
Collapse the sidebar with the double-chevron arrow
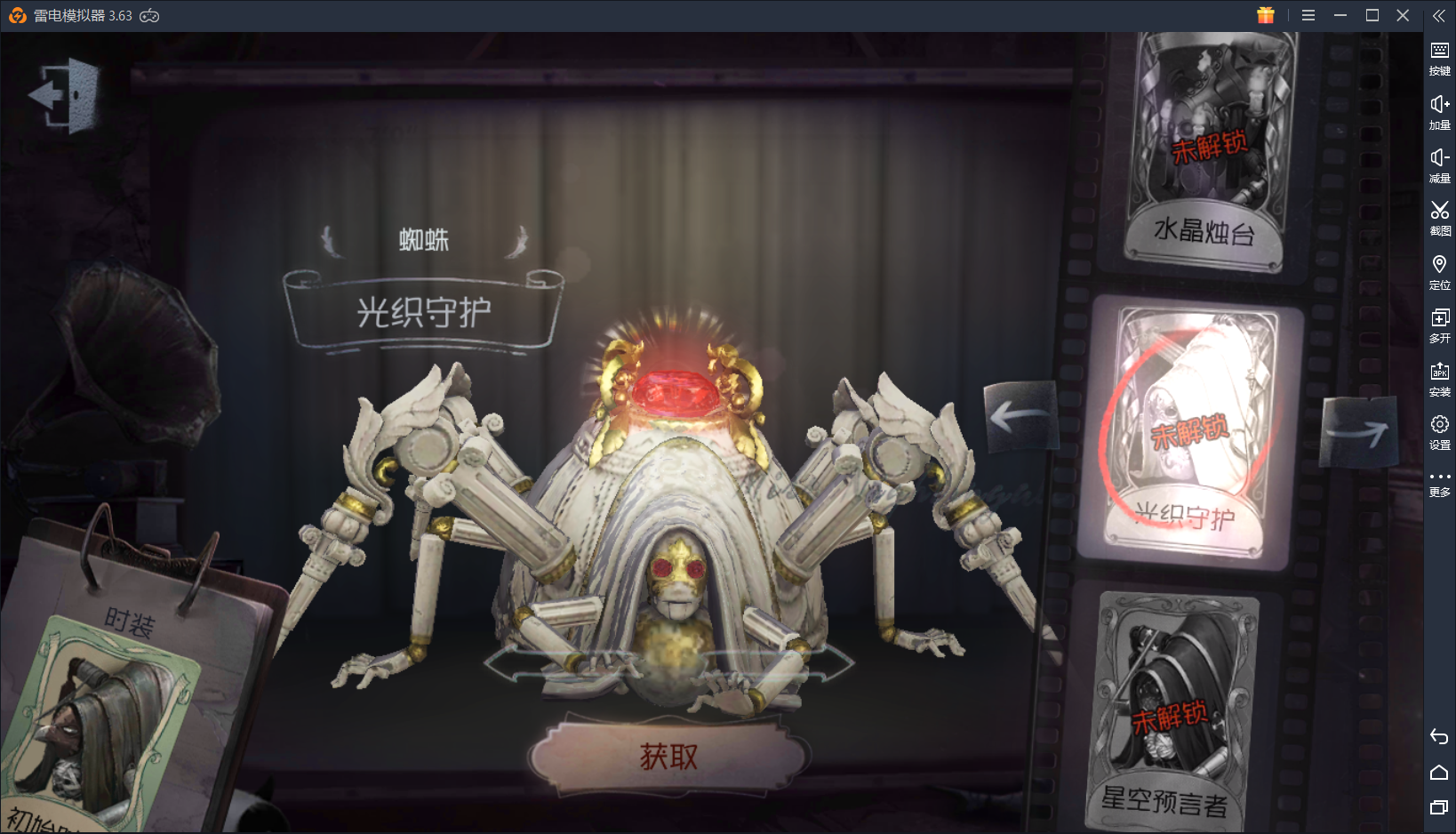click(1439, 15)
